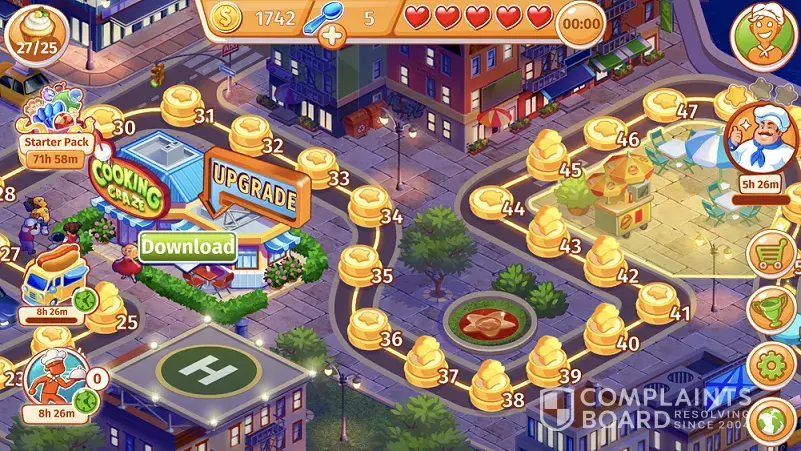Viewport: 801px width, 451px height.
Task: Start level 47 on the map
Action: 666,104
